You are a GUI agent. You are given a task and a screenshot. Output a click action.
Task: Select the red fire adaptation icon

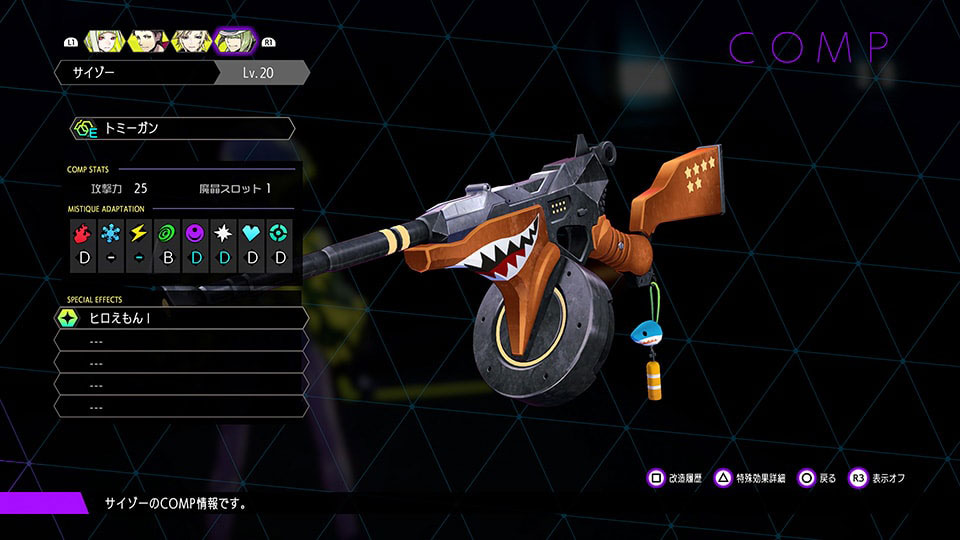(83, 233)
